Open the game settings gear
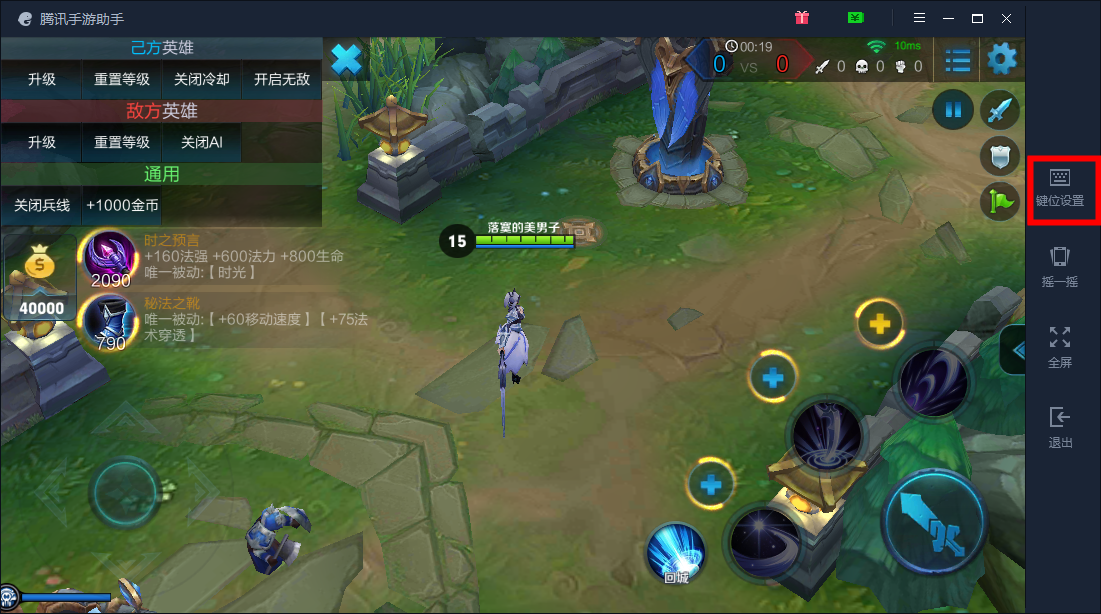 [x=1001, y=60]
